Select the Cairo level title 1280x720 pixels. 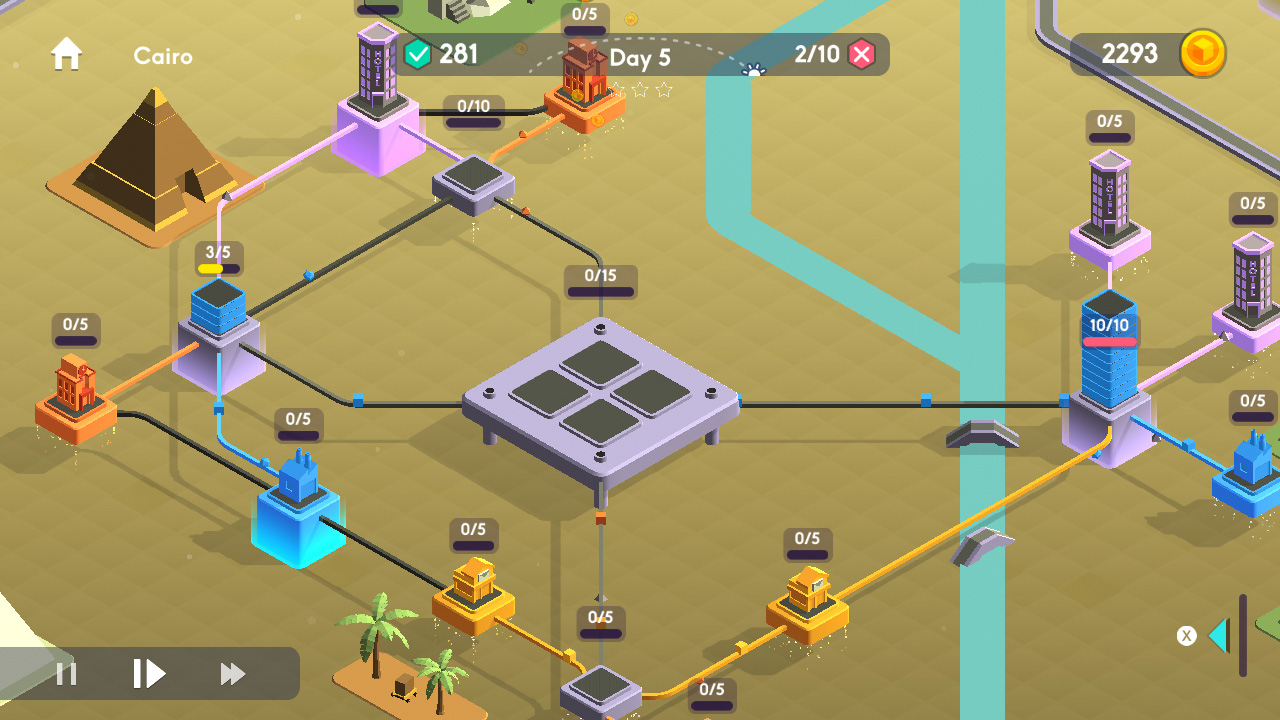pyautogui.click(x=162, y=56)
